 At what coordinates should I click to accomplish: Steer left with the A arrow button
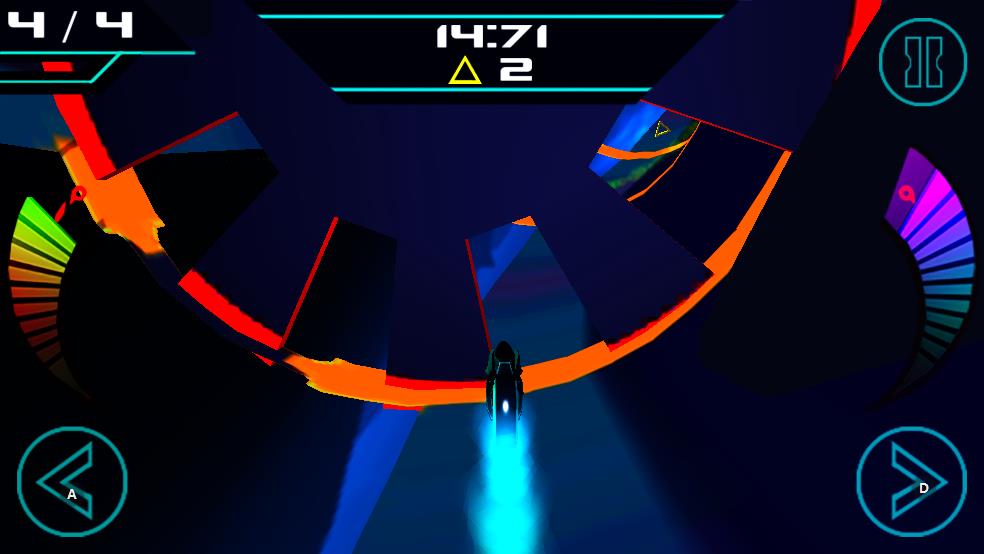72,481
